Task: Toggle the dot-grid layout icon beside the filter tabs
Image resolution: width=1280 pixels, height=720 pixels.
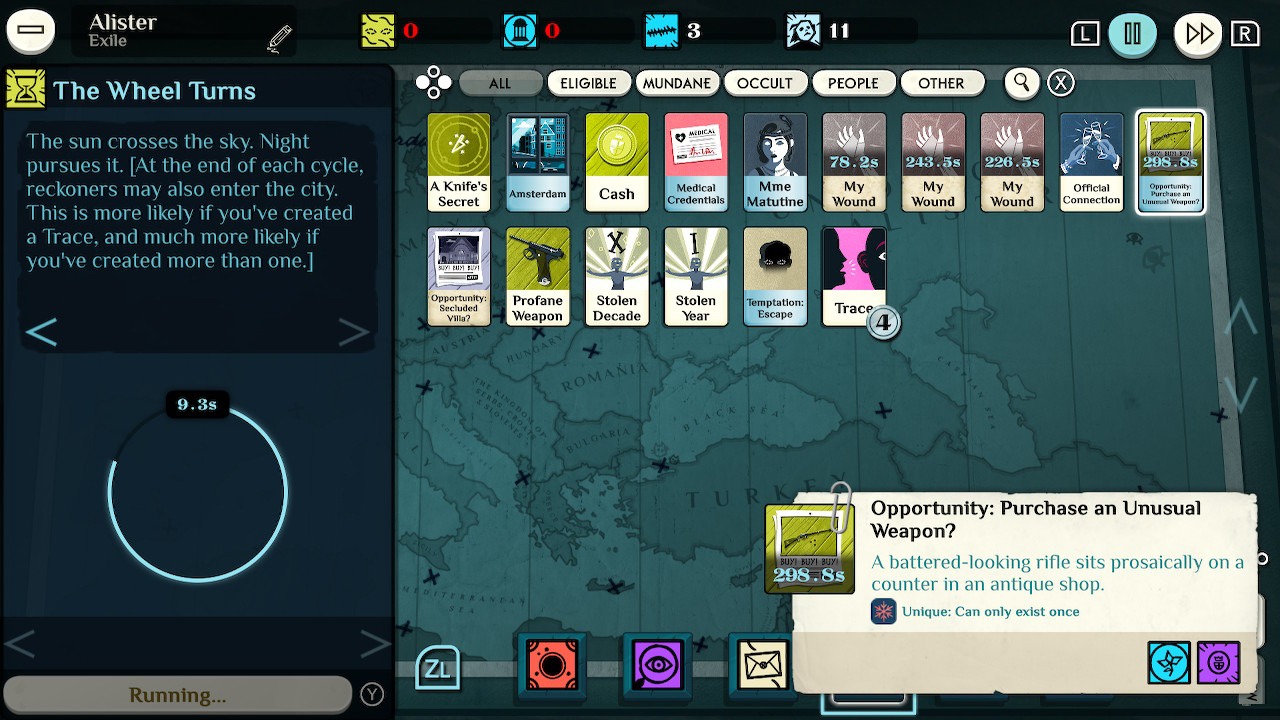Action: tap(434, 83)
